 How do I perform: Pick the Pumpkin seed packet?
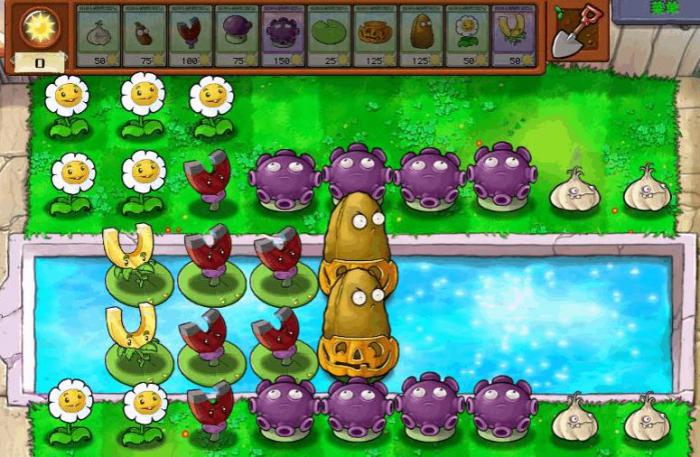point(374,35)
